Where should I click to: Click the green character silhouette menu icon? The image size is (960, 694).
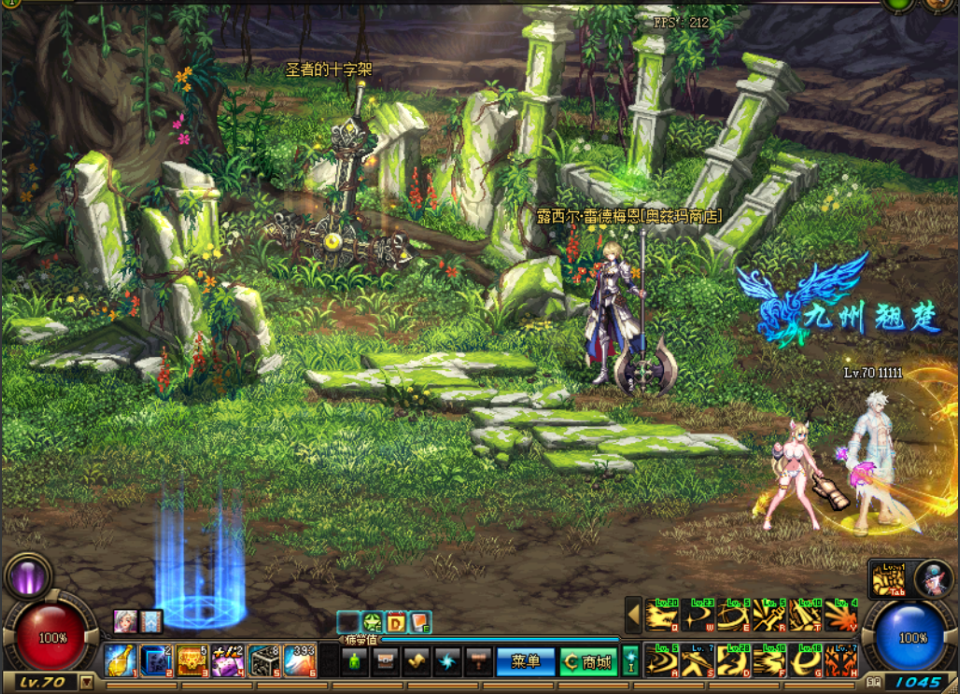(355, 661)
